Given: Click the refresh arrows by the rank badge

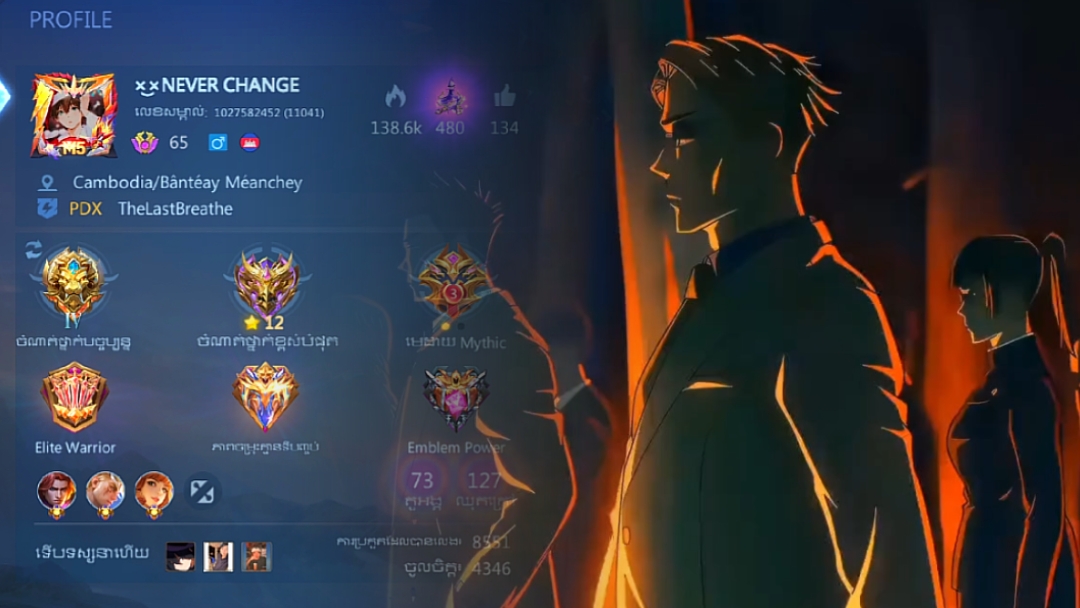Looking at the screenshot, I should point(33,249).
